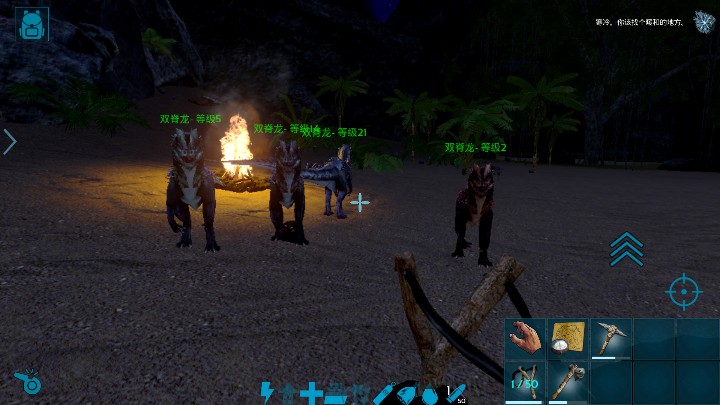720x405 pixels.
Task: Equip the stone hatchet from hotbar
Action: pyautogui.click(x=568, y=382)
